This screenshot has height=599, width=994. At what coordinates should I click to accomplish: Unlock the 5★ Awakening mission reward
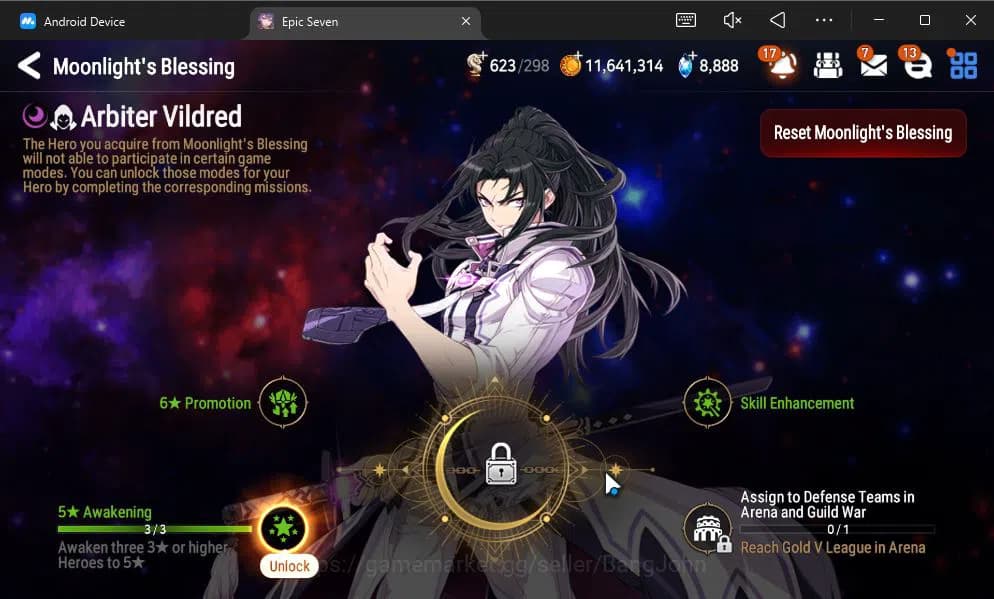283,529
